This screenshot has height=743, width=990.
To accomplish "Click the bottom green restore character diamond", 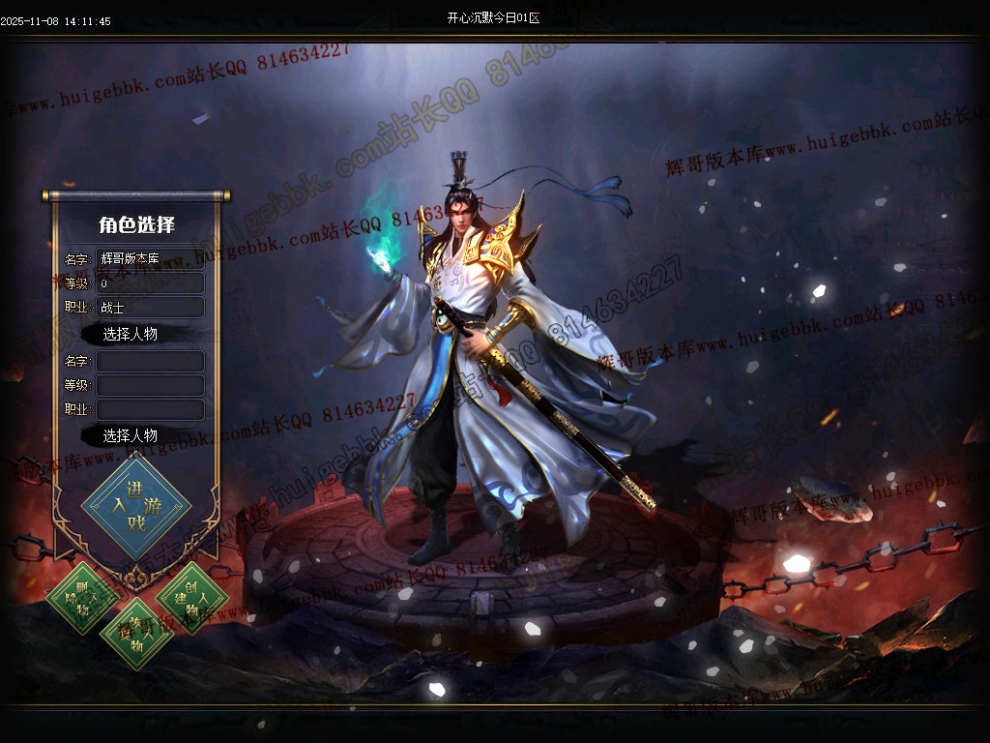I will pyautogui.click(x=137, y=634).
